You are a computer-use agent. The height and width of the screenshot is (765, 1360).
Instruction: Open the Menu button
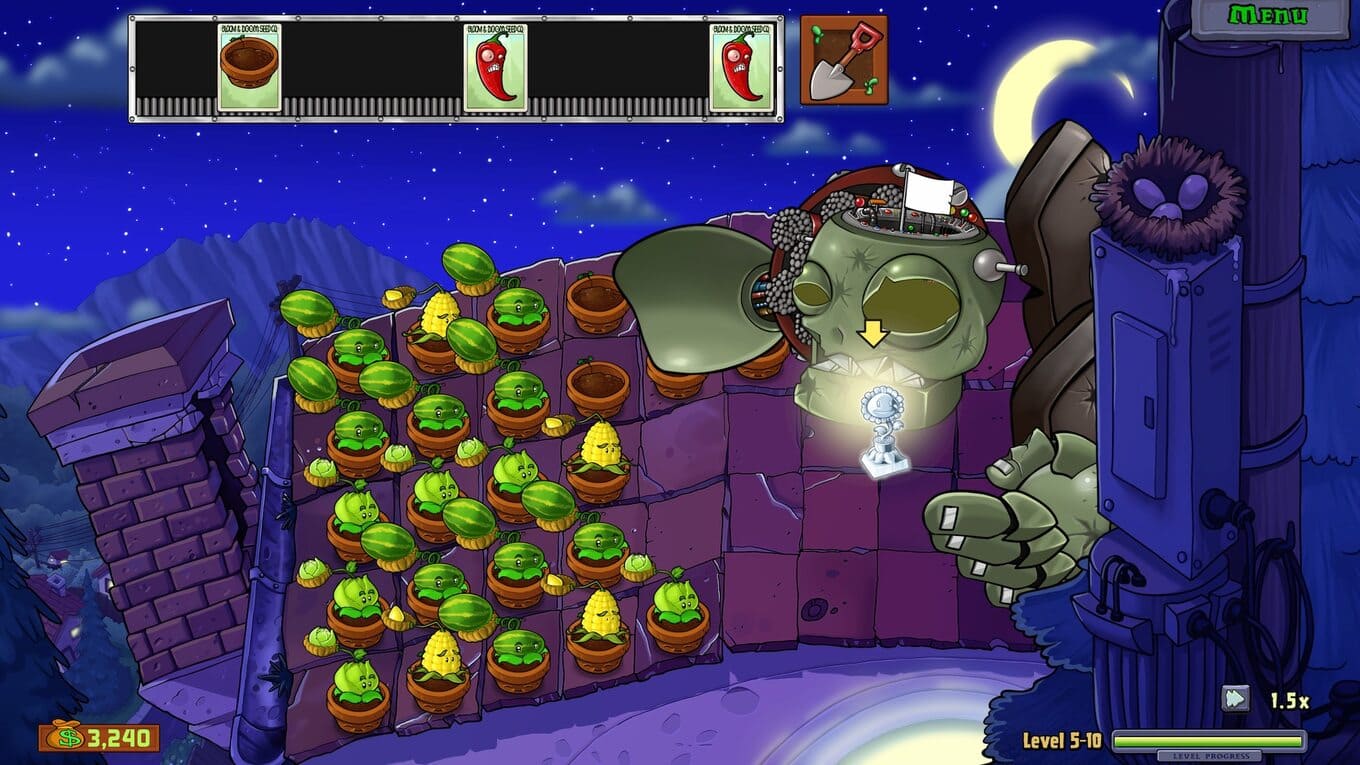click(x=1266, y=17)
